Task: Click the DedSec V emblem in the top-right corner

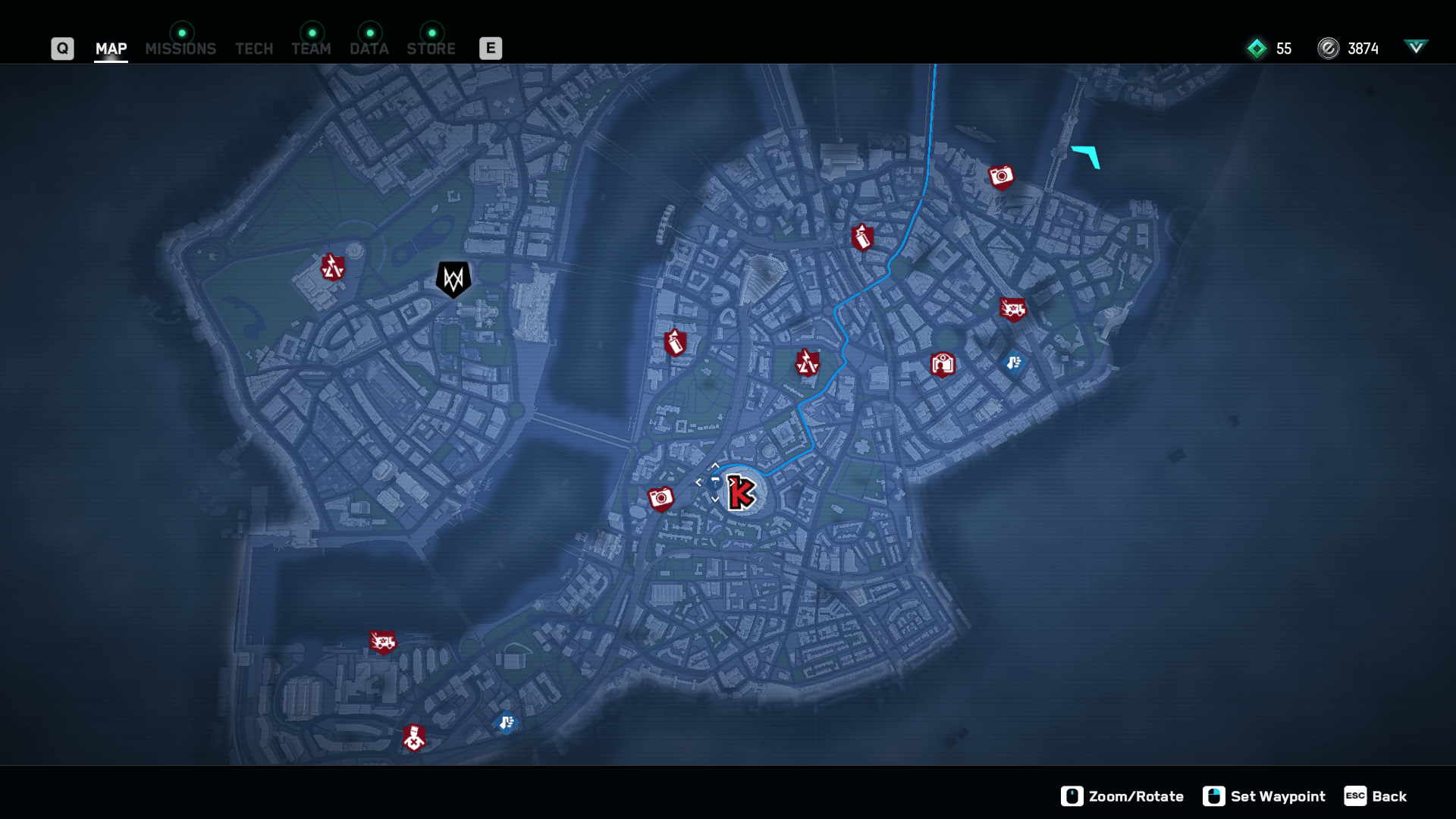Action: point(1417,47)
